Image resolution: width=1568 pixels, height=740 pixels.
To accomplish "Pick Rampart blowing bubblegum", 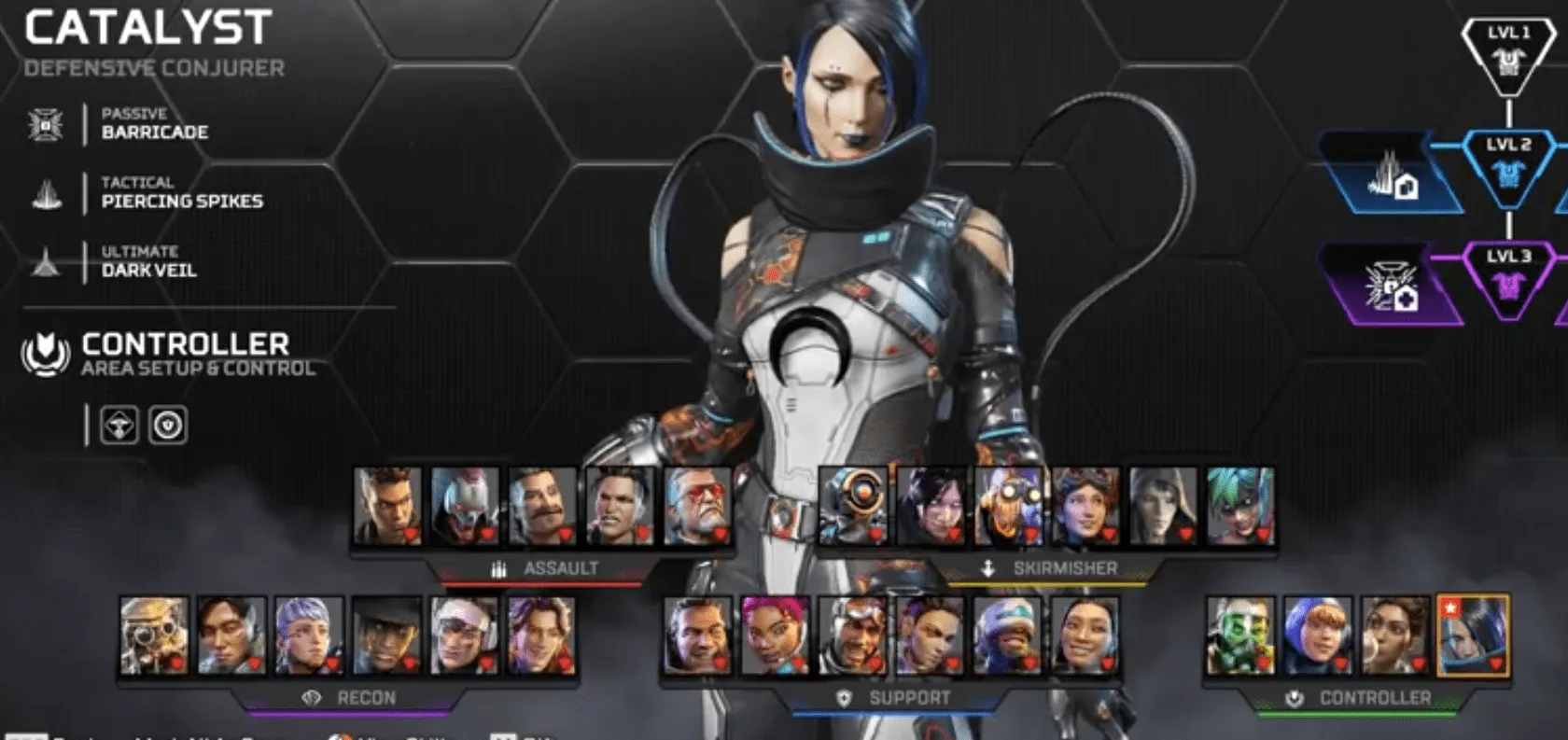I will pos(1394,635).
